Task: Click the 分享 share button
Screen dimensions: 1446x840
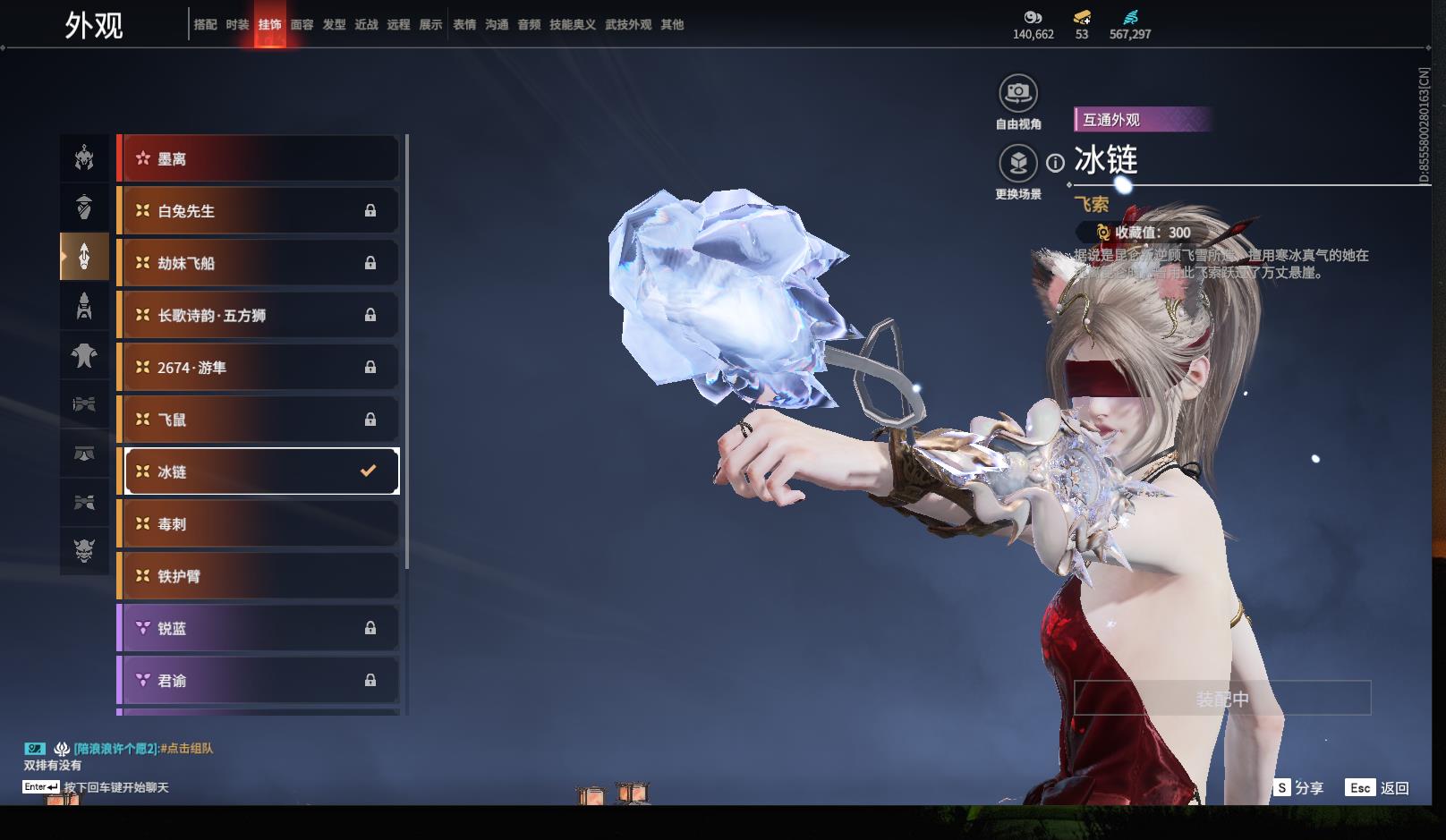Action: [x=1299, y=787]
